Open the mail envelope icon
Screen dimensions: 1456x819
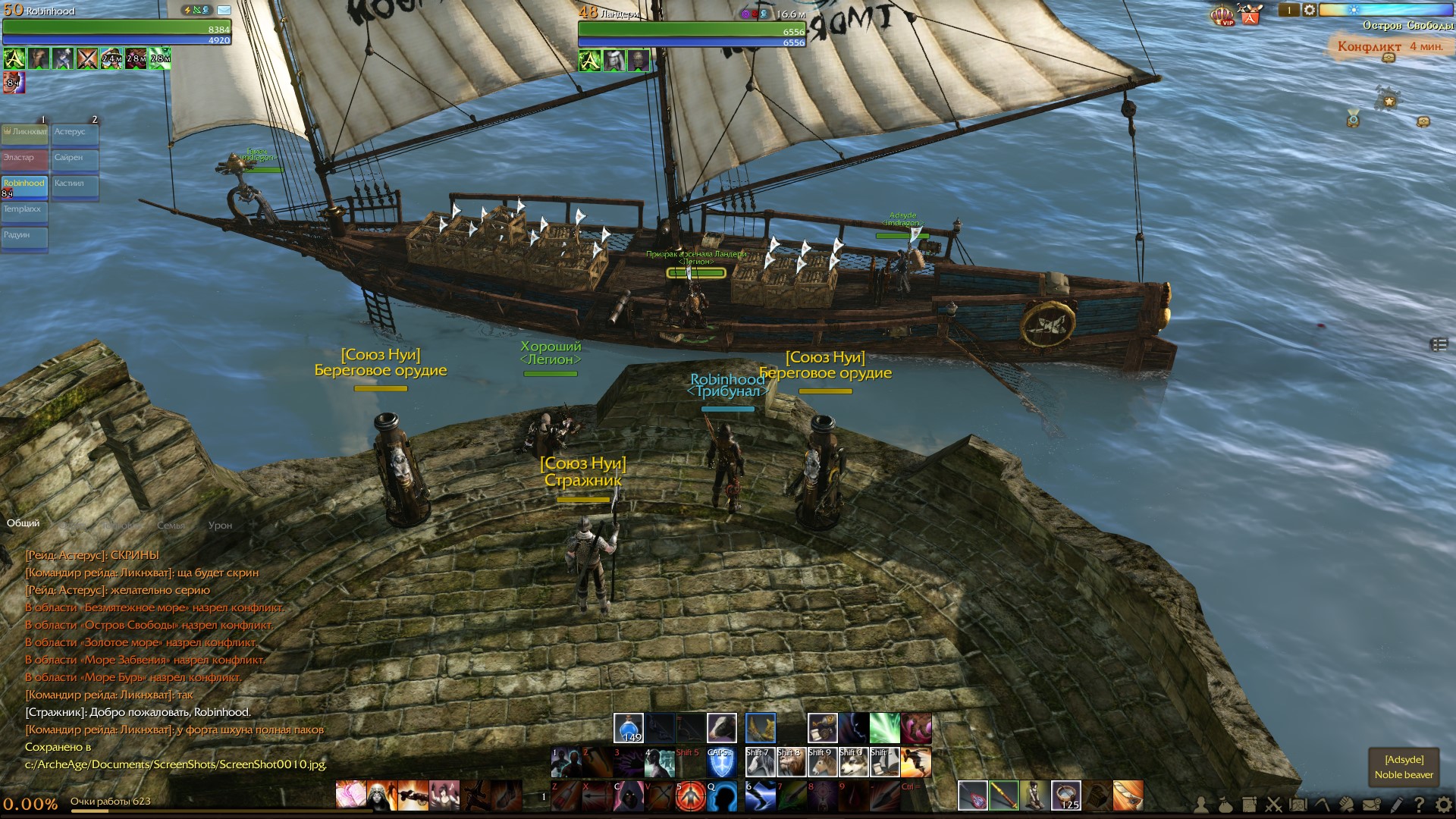point(1371,805)
